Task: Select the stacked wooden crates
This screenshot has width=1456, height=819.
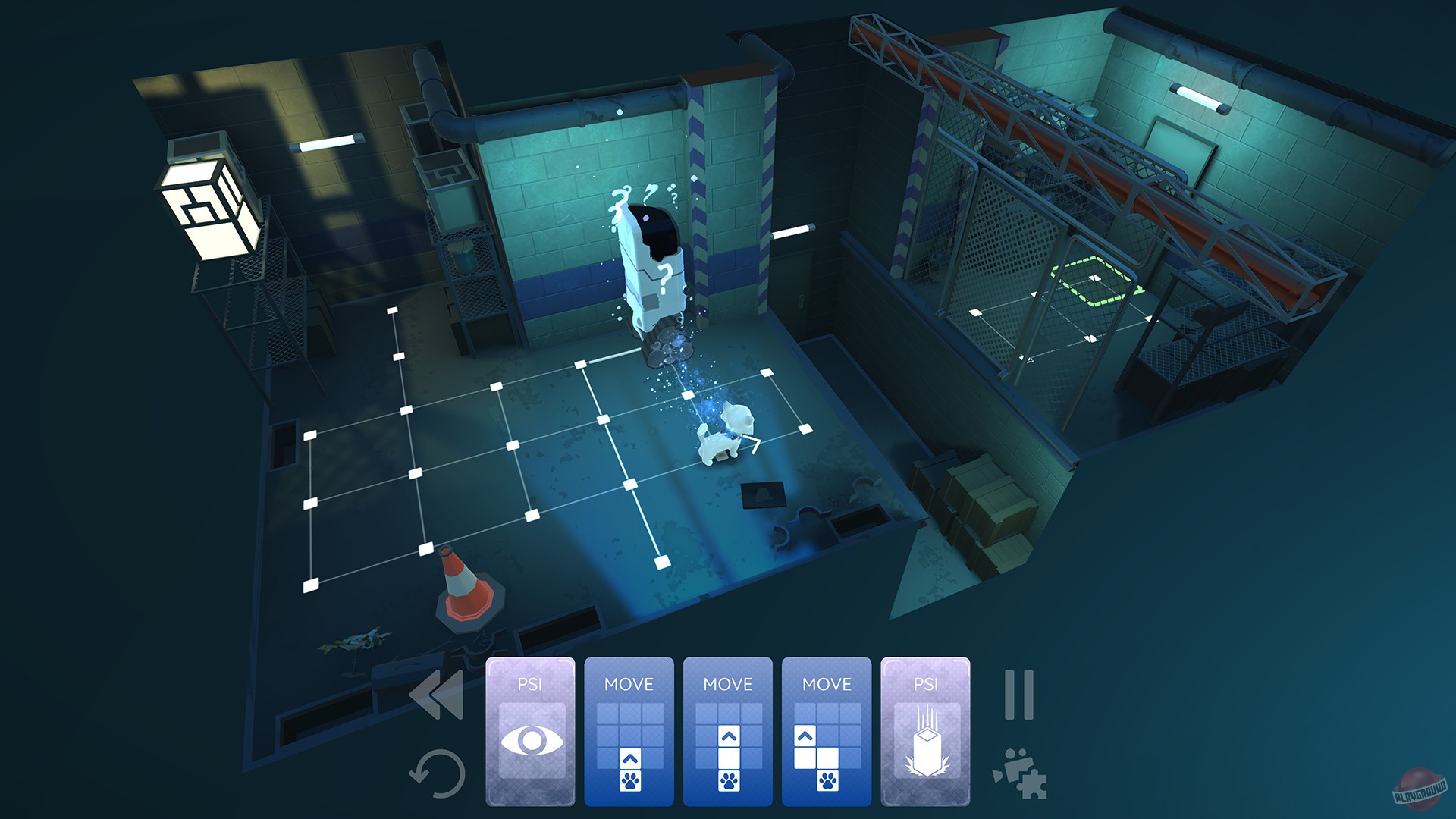Action: 986,493
